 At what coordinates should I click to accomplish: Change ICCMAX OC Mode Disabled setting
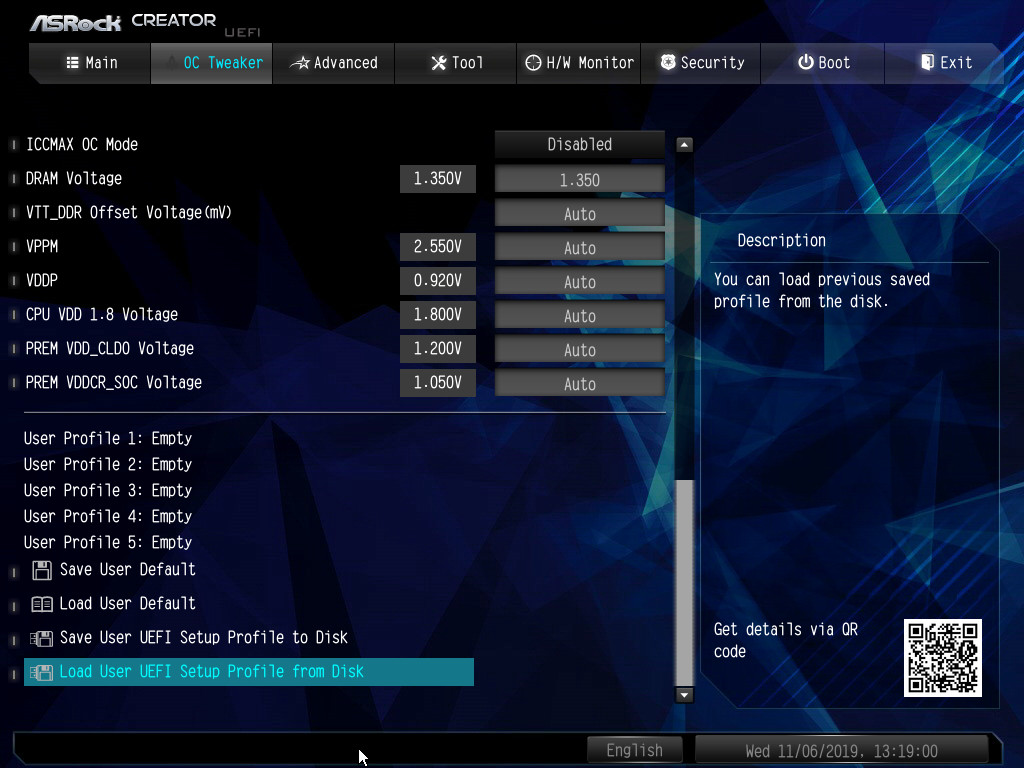580,145
